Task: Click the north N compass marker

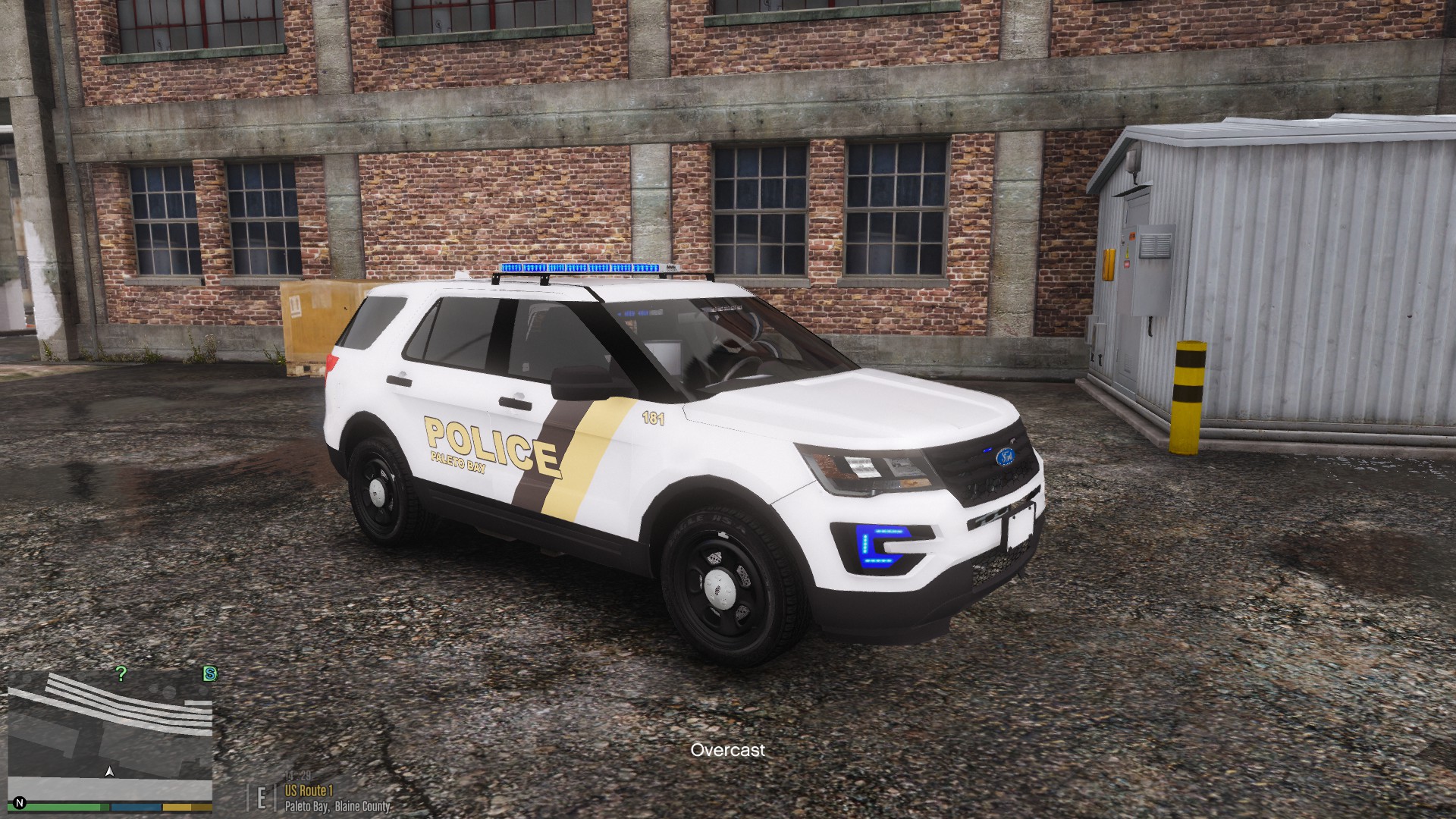Action: tap(20, 802)
